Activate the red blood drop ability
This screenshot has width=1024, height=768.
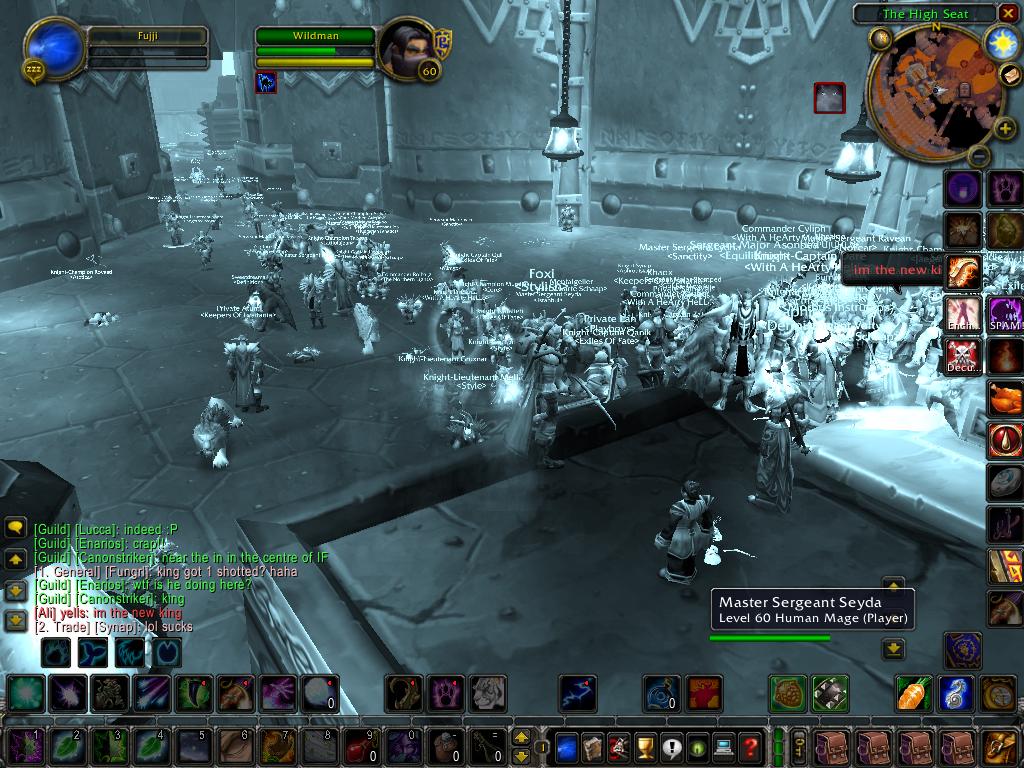click(1005, 440)
